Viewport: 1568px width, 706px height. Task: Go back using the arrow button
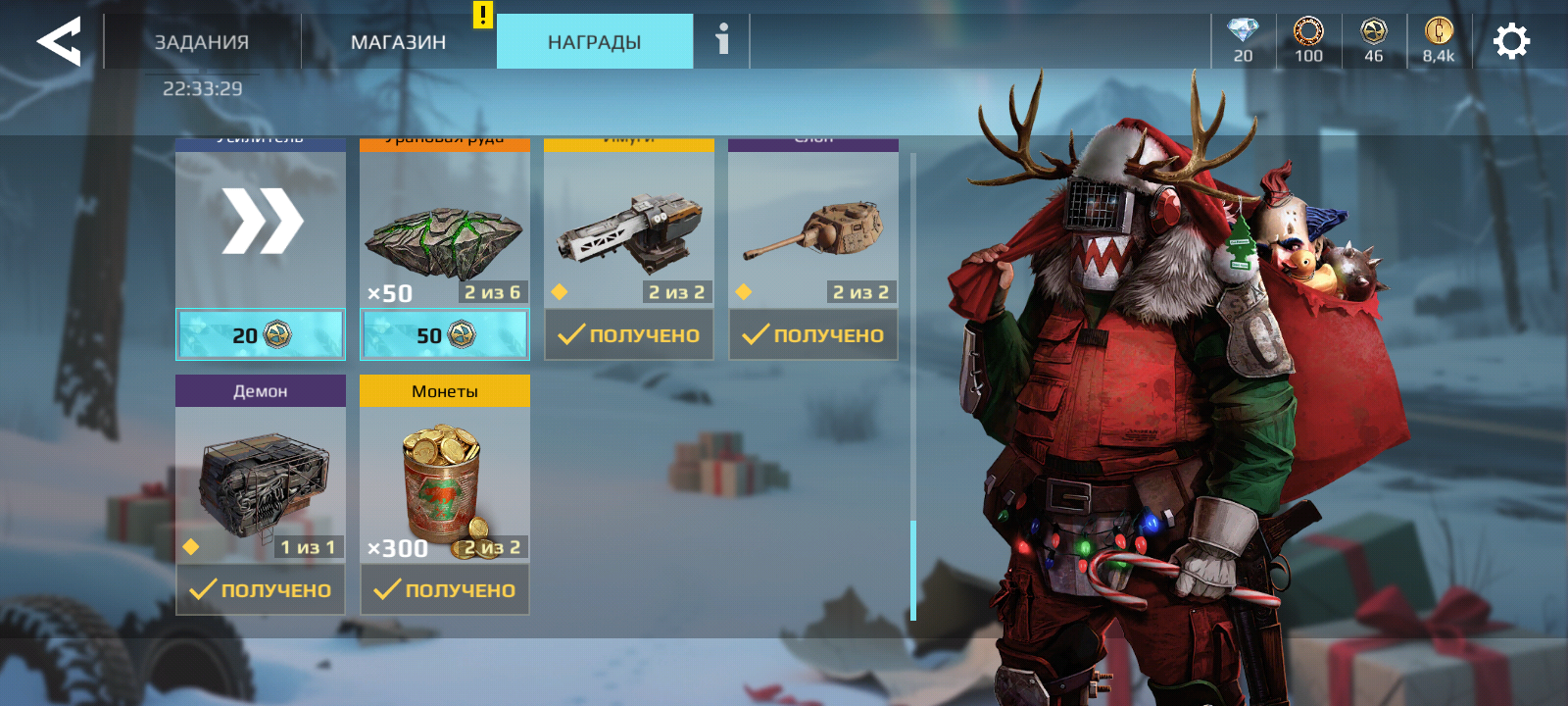point(59,41)
